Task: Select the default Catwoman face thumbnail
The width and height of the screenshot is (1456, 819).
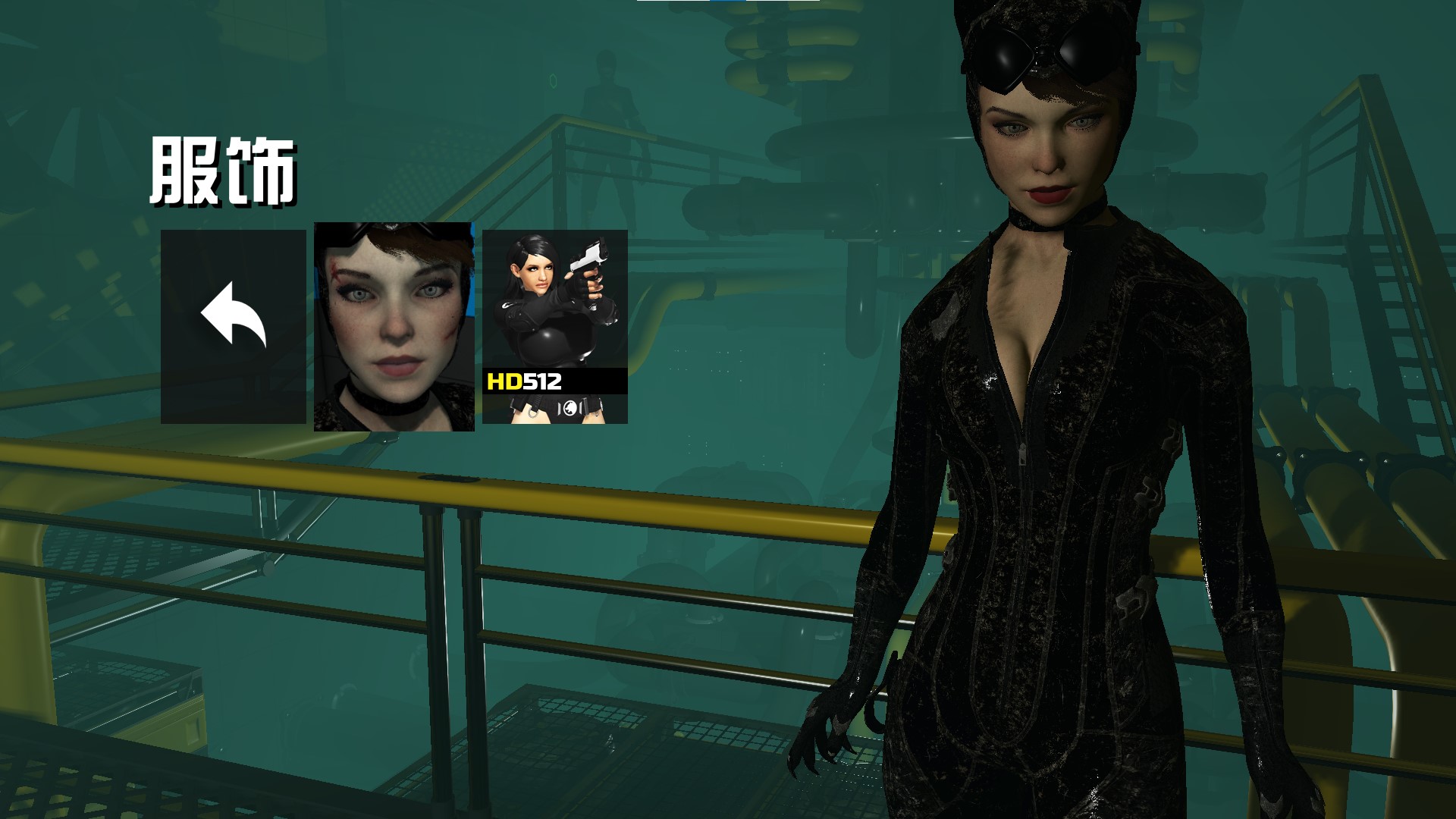Action: point(394,326)
